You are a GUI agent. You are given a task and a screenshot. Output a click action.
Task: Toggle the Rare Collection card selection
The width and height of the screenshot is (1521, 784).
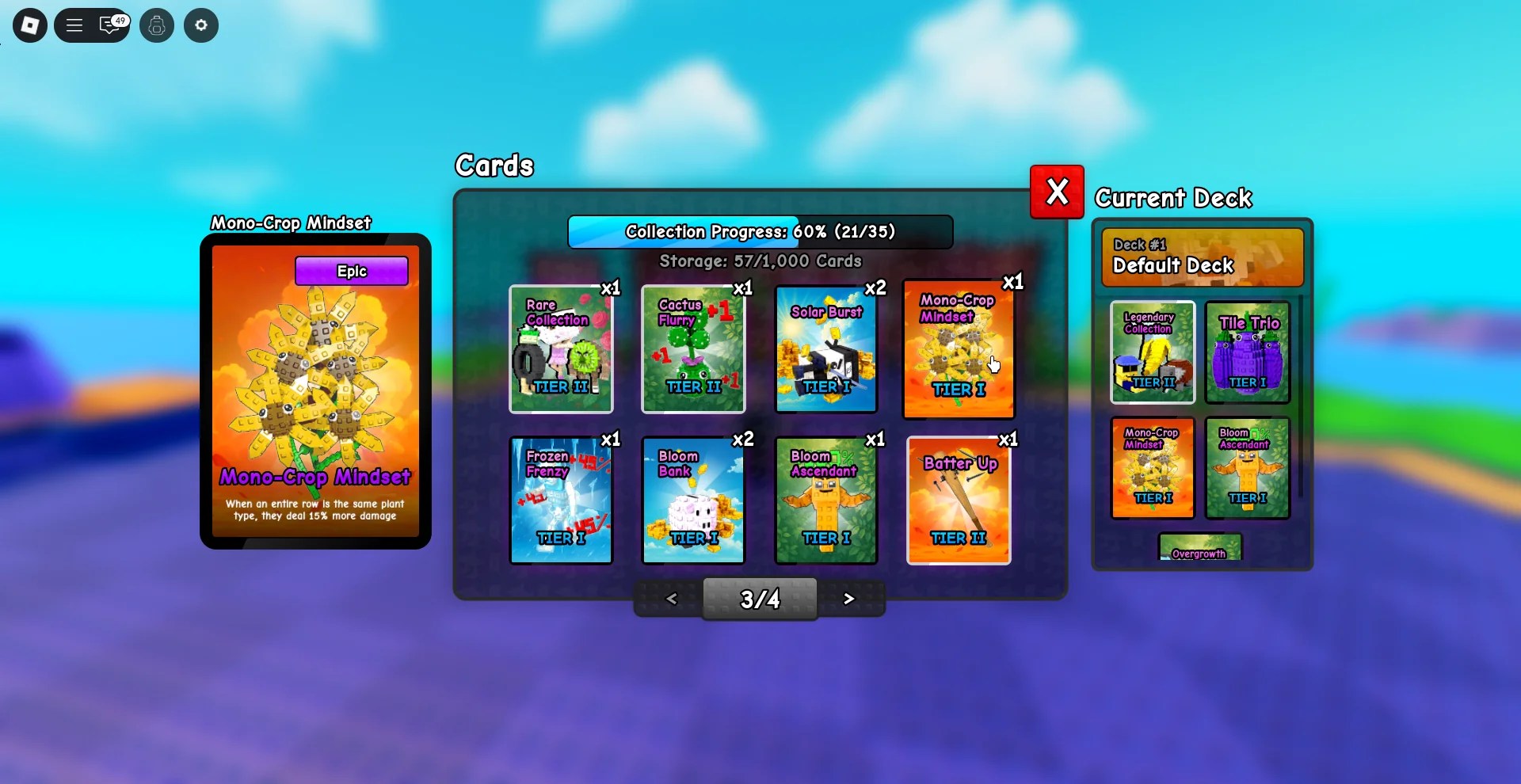pyautogui.click(x=561, y=349)
